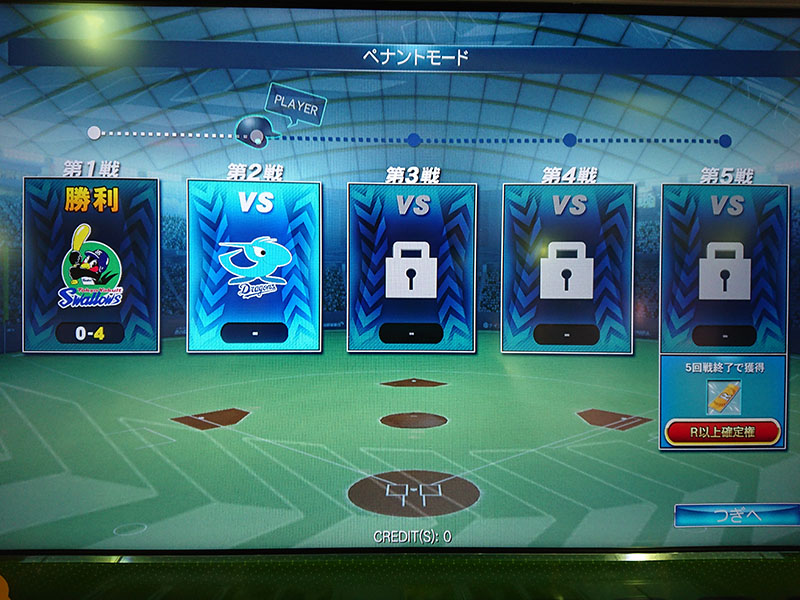Select the locked fourth match card
This screenshot has width=800, height=600.
tap(567, 267)
